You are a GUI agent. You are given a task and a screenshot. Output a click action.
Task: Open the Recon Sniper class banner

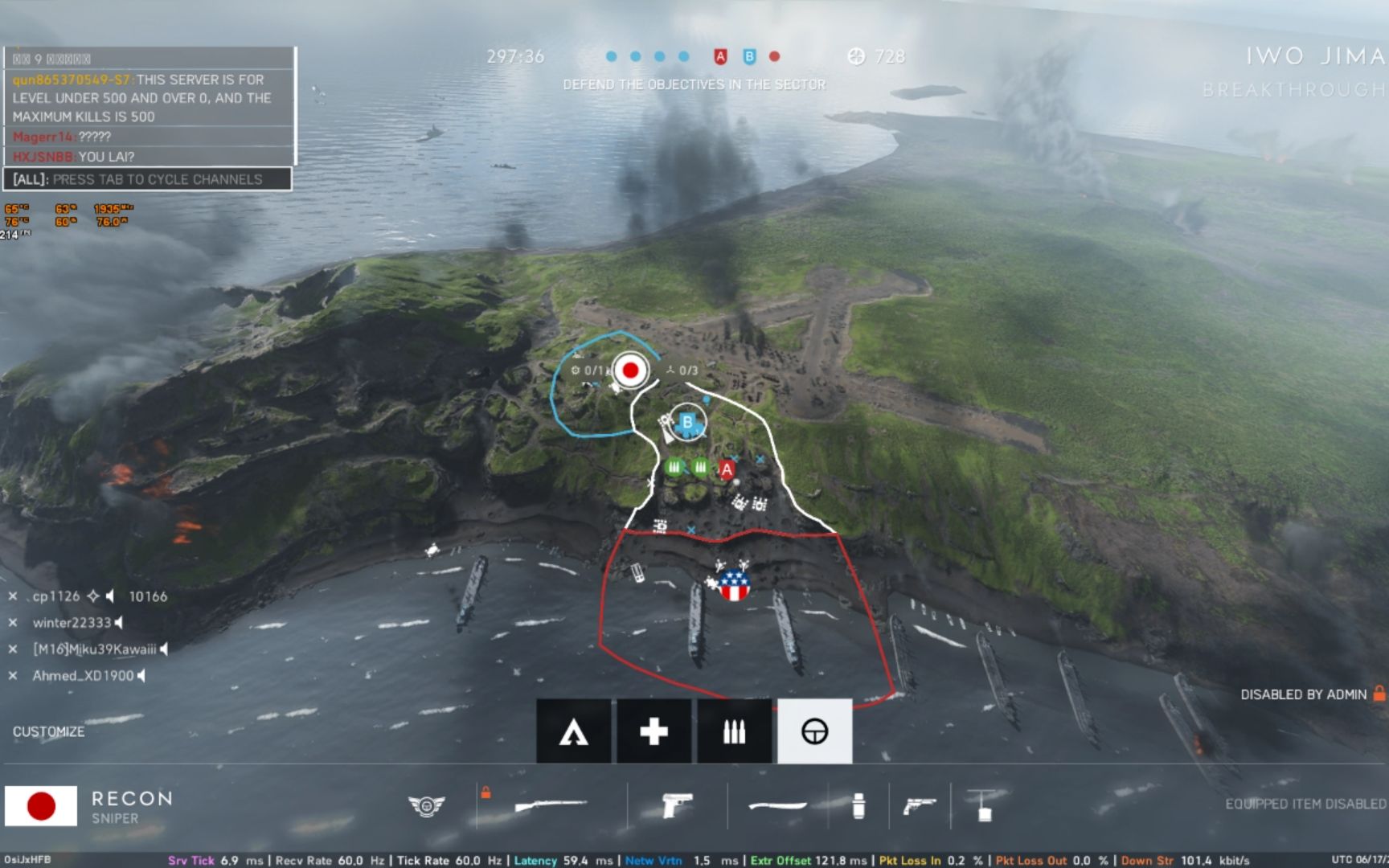[x=88, y=806]
